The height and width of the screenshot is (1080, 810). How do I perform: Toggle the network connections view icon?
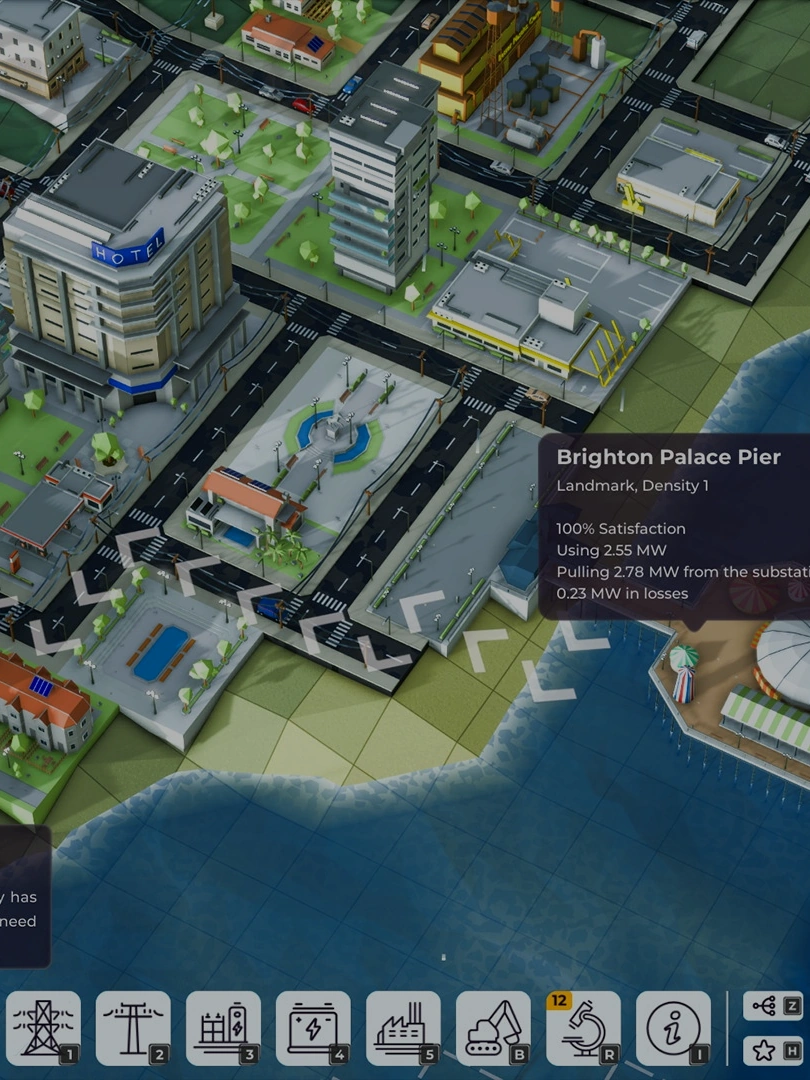click(773, 1006)
